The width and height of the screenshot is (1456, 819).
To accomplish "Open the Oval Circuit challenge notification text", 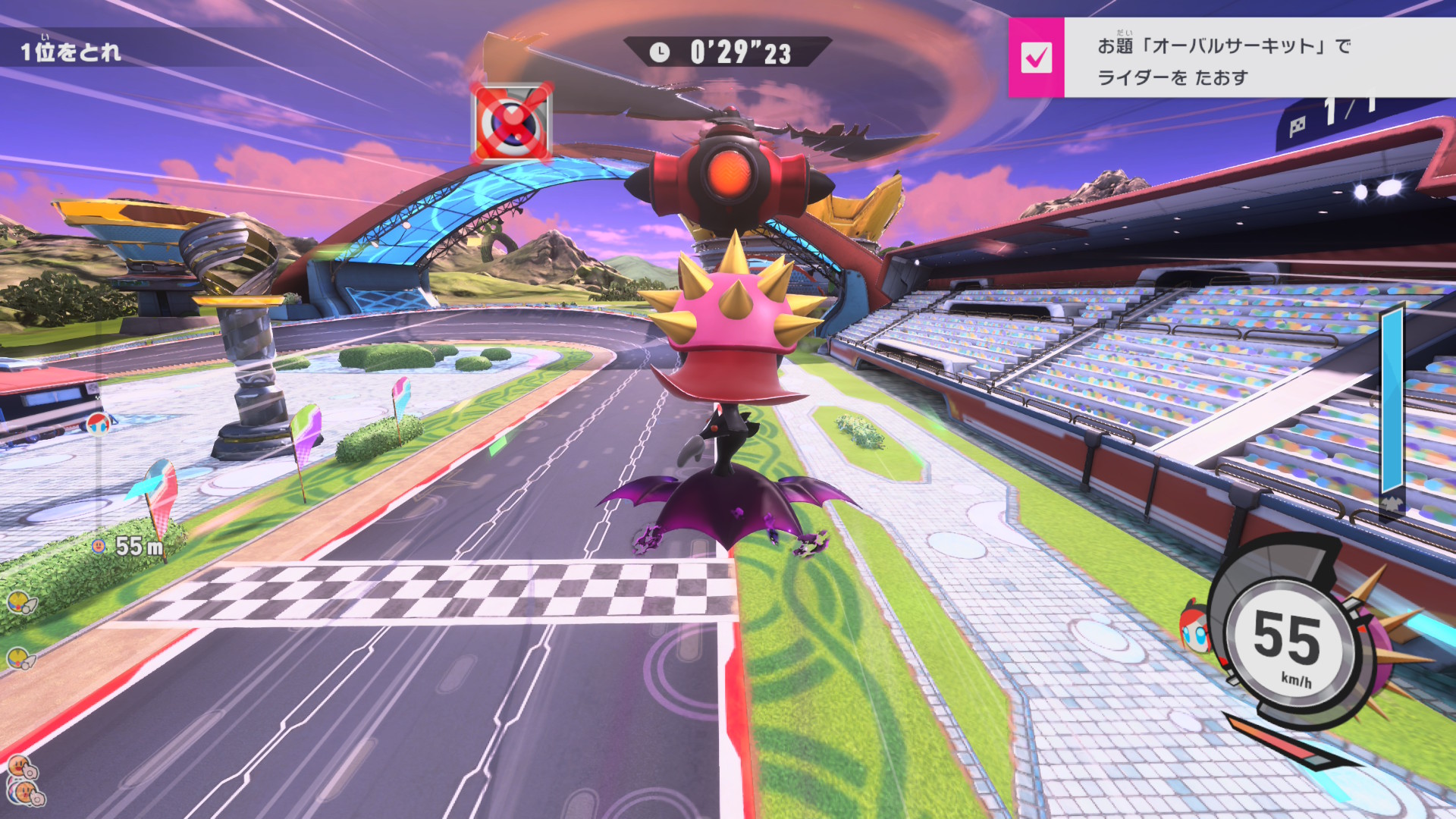I will pyautogui.click(x=1224, y=61).
